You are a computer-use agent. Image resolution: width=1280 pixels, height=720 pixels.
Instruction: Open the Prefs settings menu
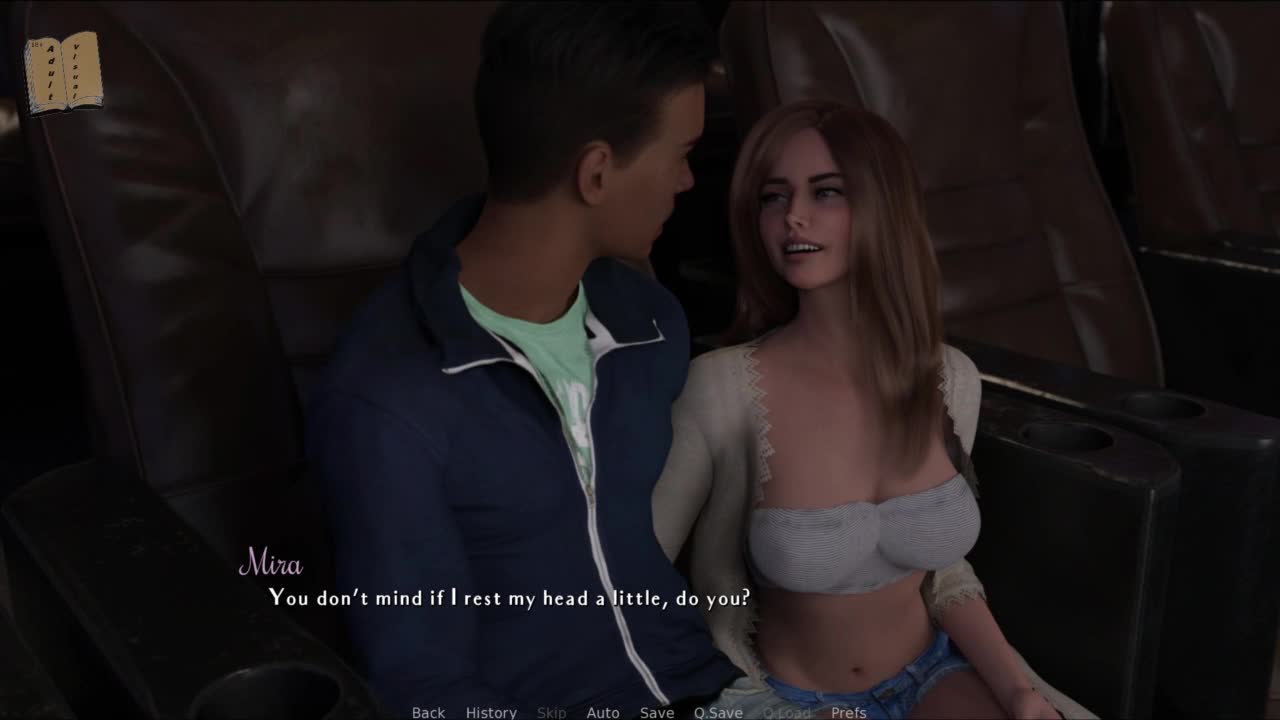tap(849, 712)
